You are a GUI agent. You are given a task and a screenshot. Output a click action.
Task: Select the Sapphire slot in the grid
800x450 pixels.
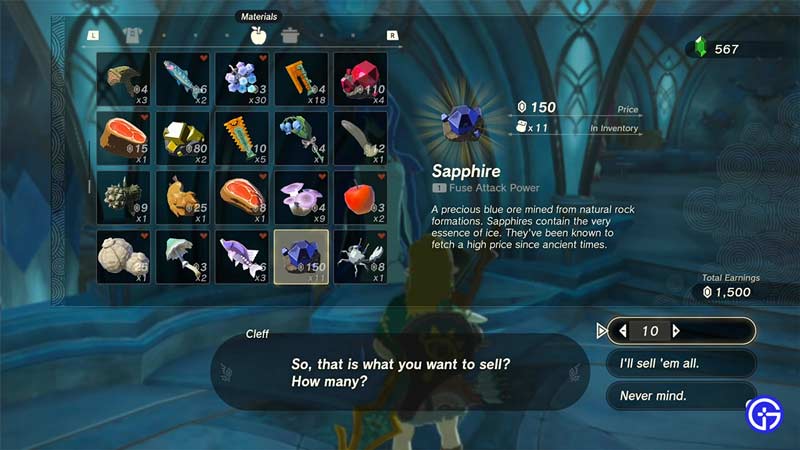[x=301, y=257]
